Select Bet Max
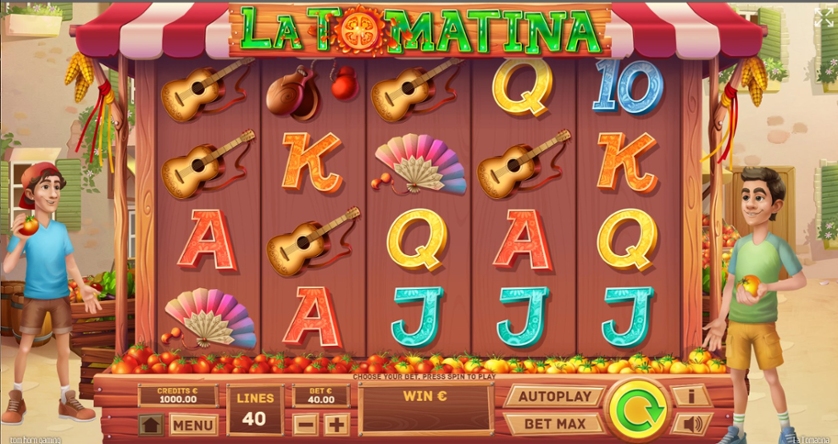 (553, 423)
